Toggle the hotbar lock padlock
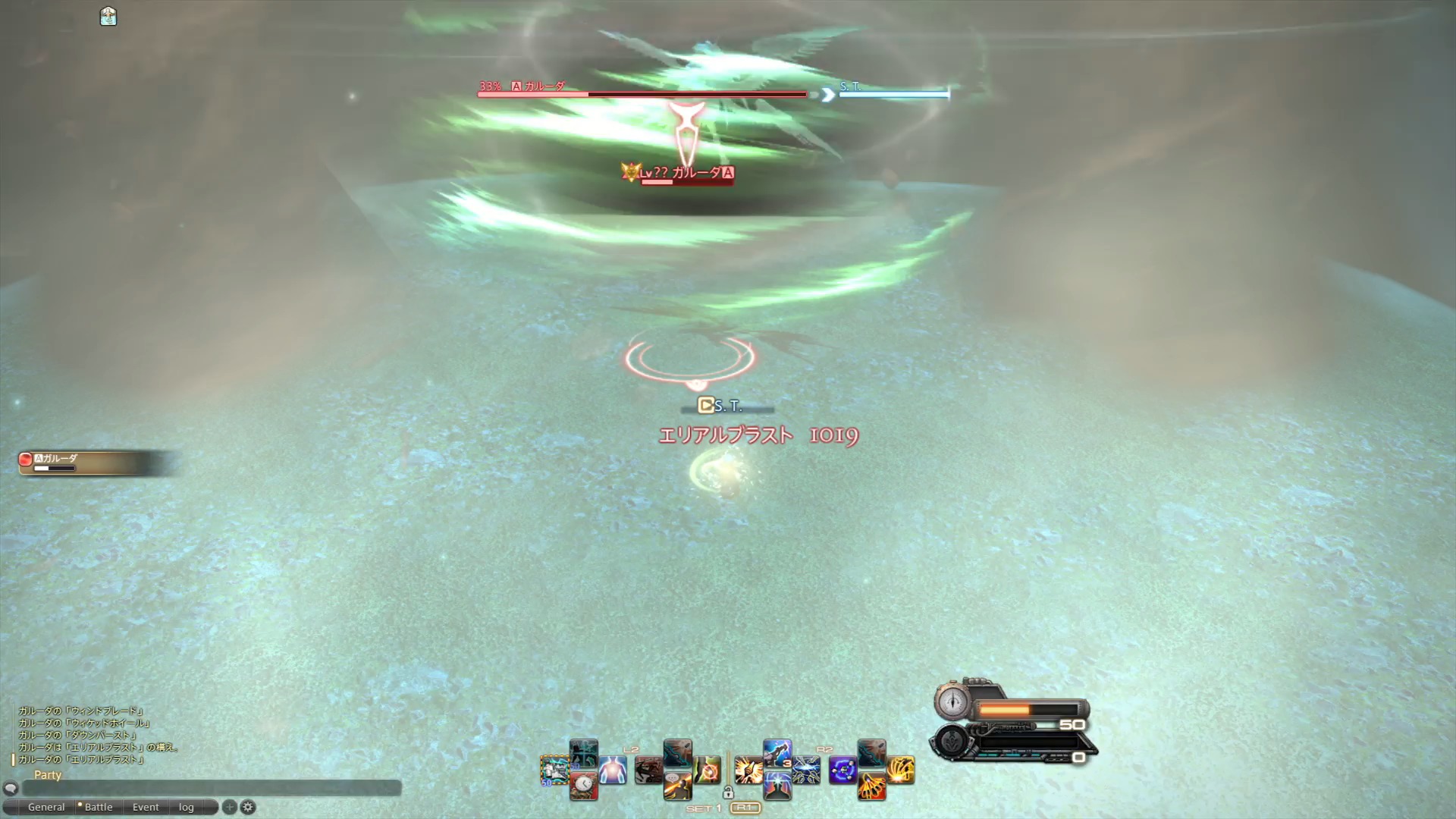 click(729, 792)
